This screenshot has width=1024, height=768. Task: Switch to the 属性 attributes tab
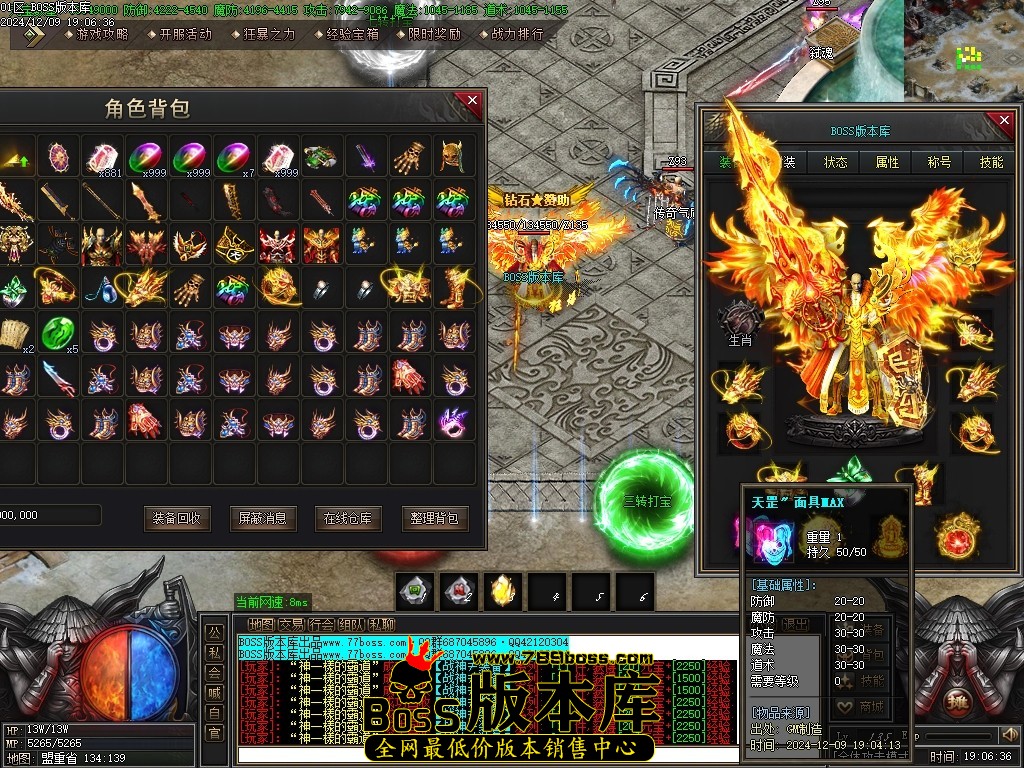[887, 162]
